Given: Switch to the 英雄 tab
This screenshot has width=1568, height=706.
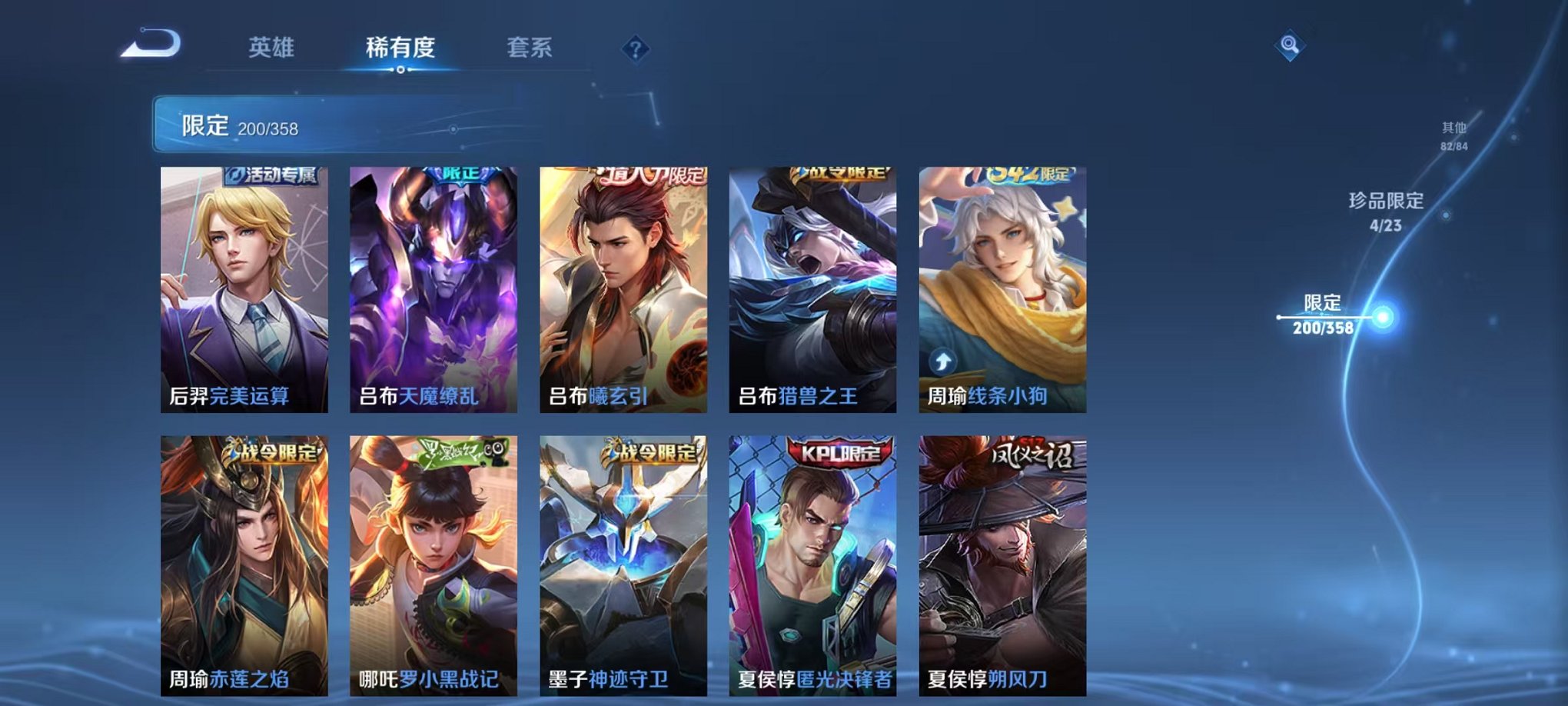Looking at the screenshot, I should point(271,48).
